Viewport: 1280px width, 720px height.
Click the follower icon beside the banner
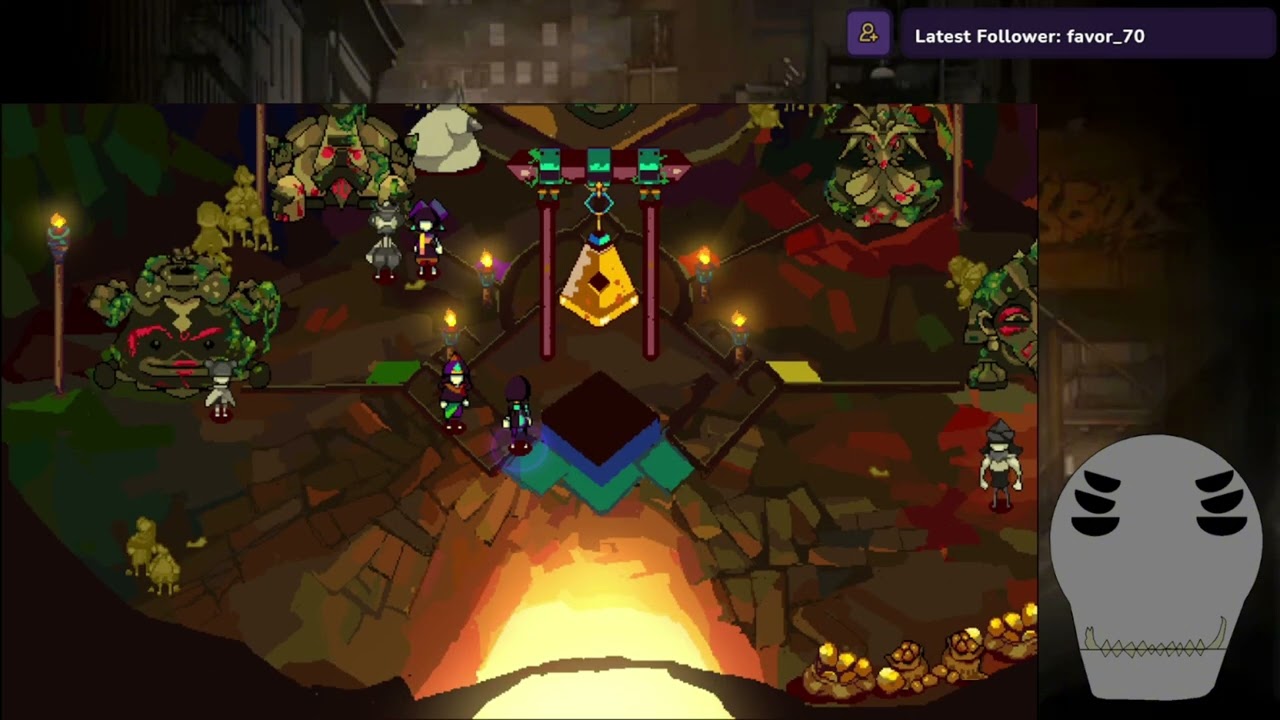coord(868,35)
